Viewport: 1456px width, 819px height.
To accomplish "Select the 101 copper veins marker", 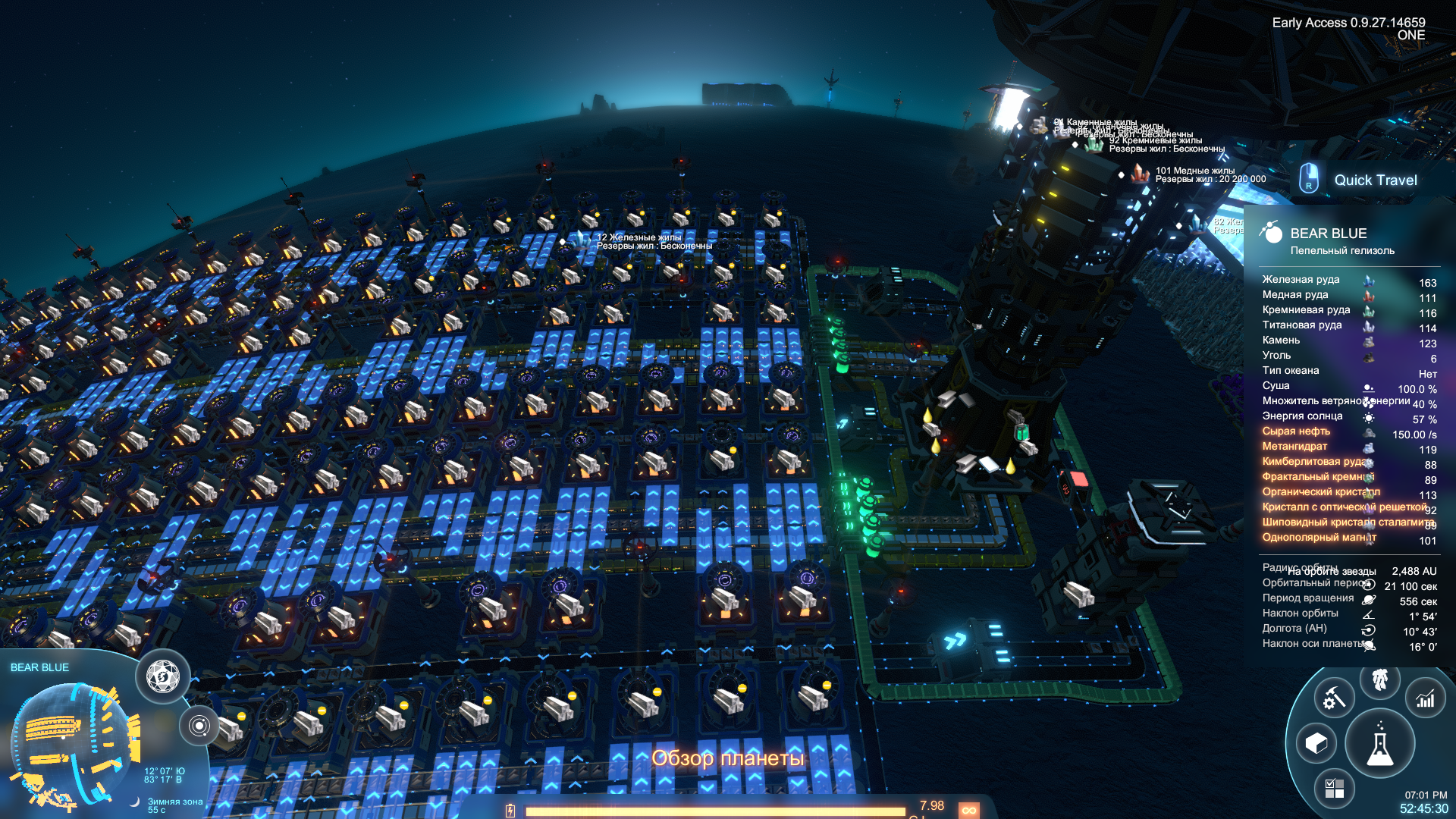I will click(x=1140, y=174).
